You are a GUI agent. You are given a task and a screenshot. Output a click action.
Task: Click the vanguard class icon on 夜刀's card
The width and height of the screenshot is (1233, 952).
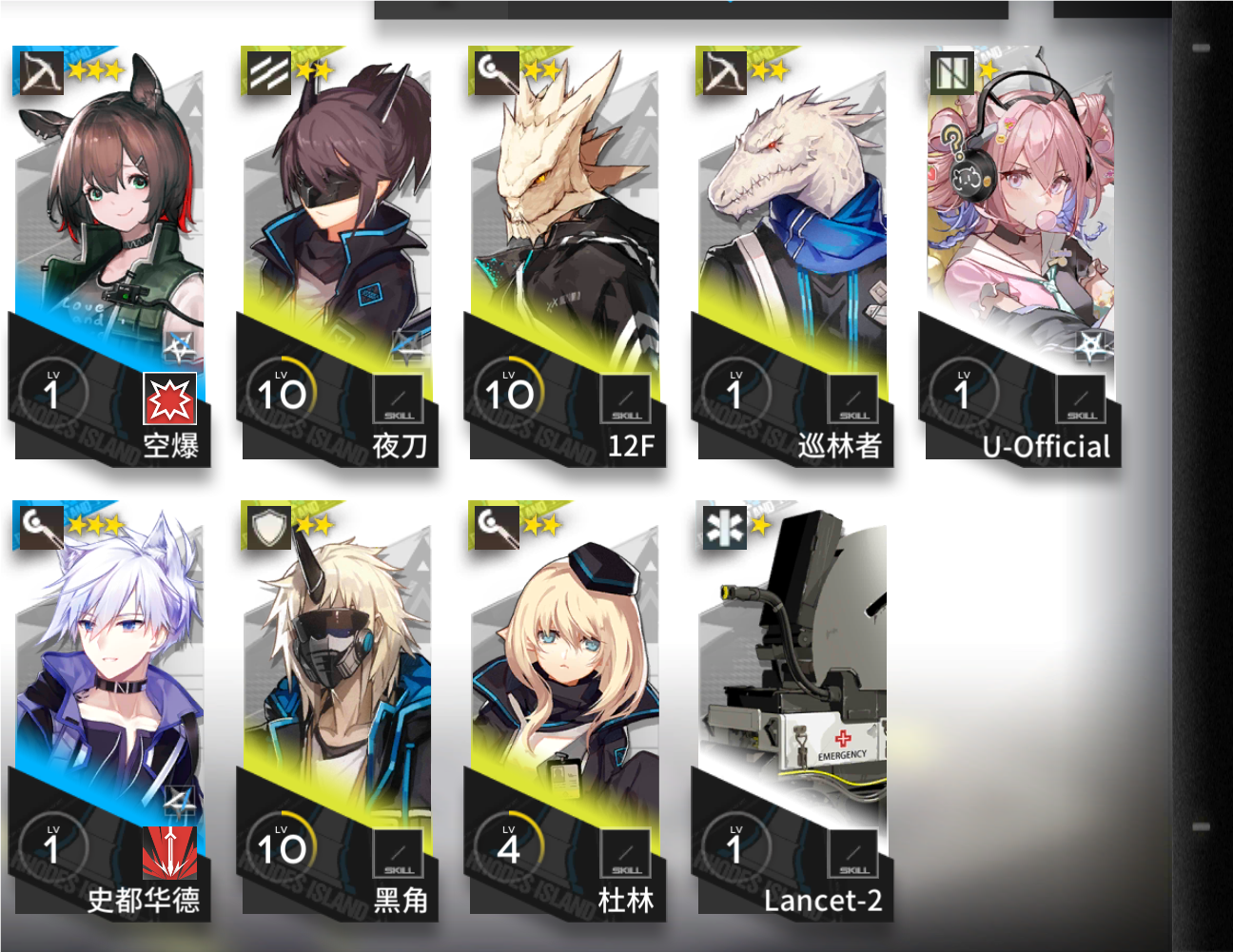(x=265, y=71)
